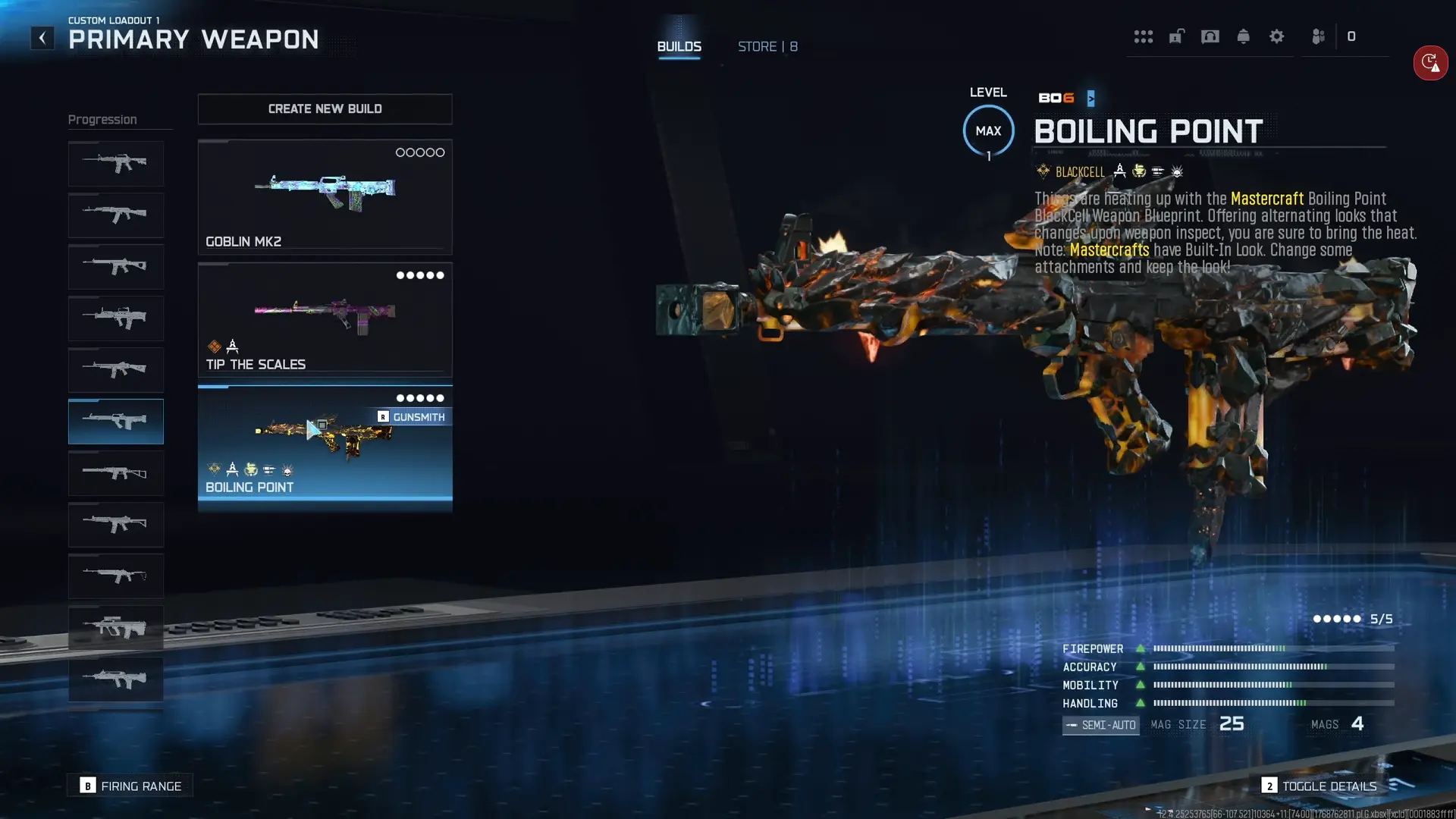Click CREATE NEW BUILD
Image resolution: width=1456 pixels, height=819 pixels.
[x=325, y=109]
